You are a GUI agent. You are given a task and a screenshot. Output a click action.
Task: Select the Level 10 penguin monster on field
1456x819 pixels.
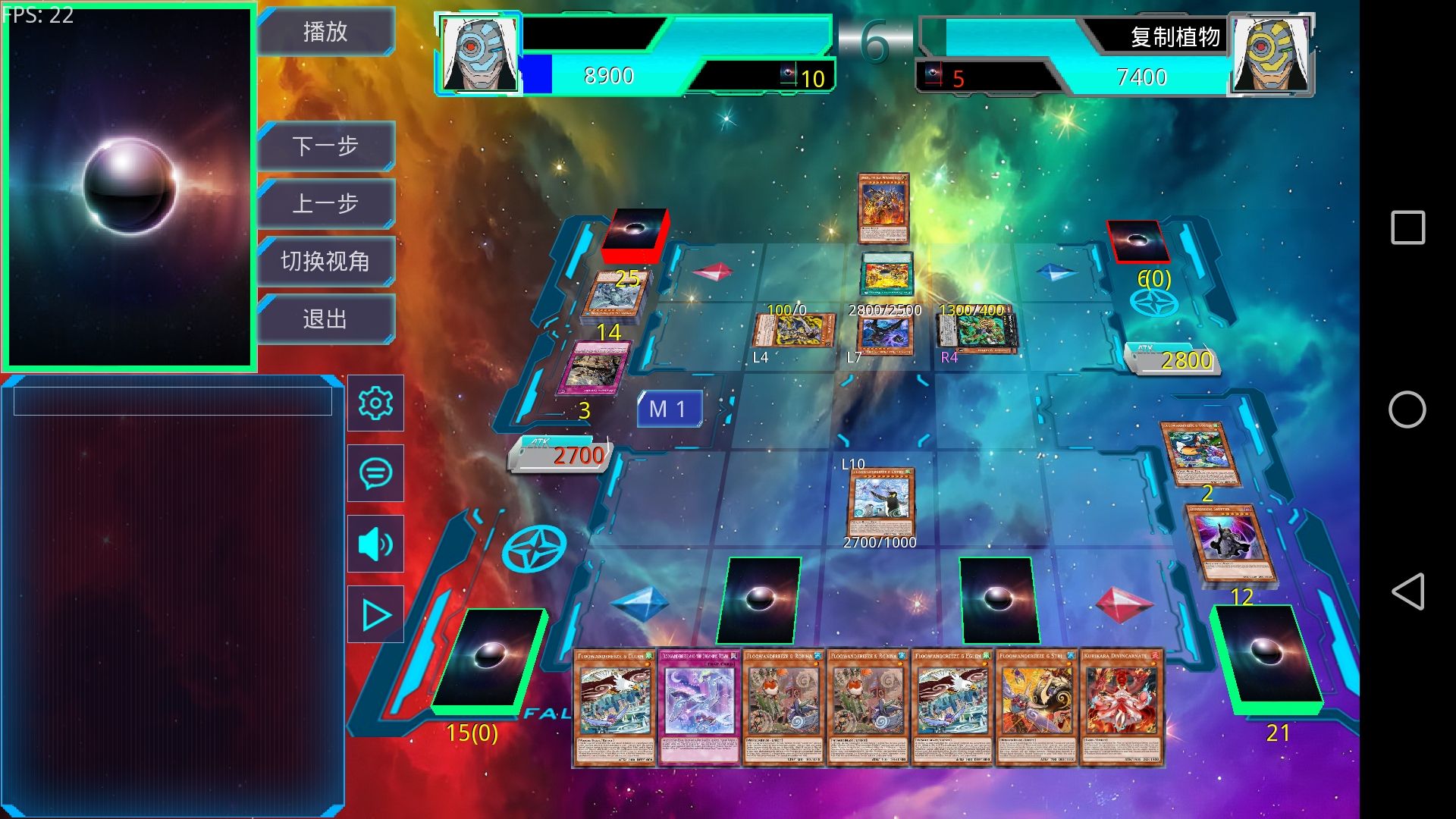point(880,500)
